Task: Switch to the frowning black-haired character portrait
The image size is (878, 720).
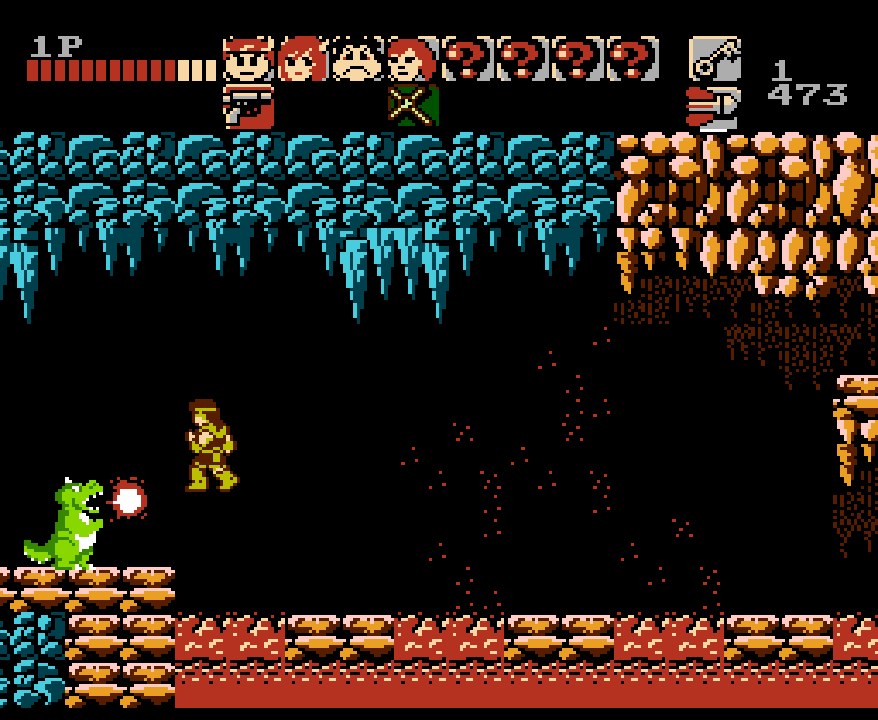Action: coord(357,59)
